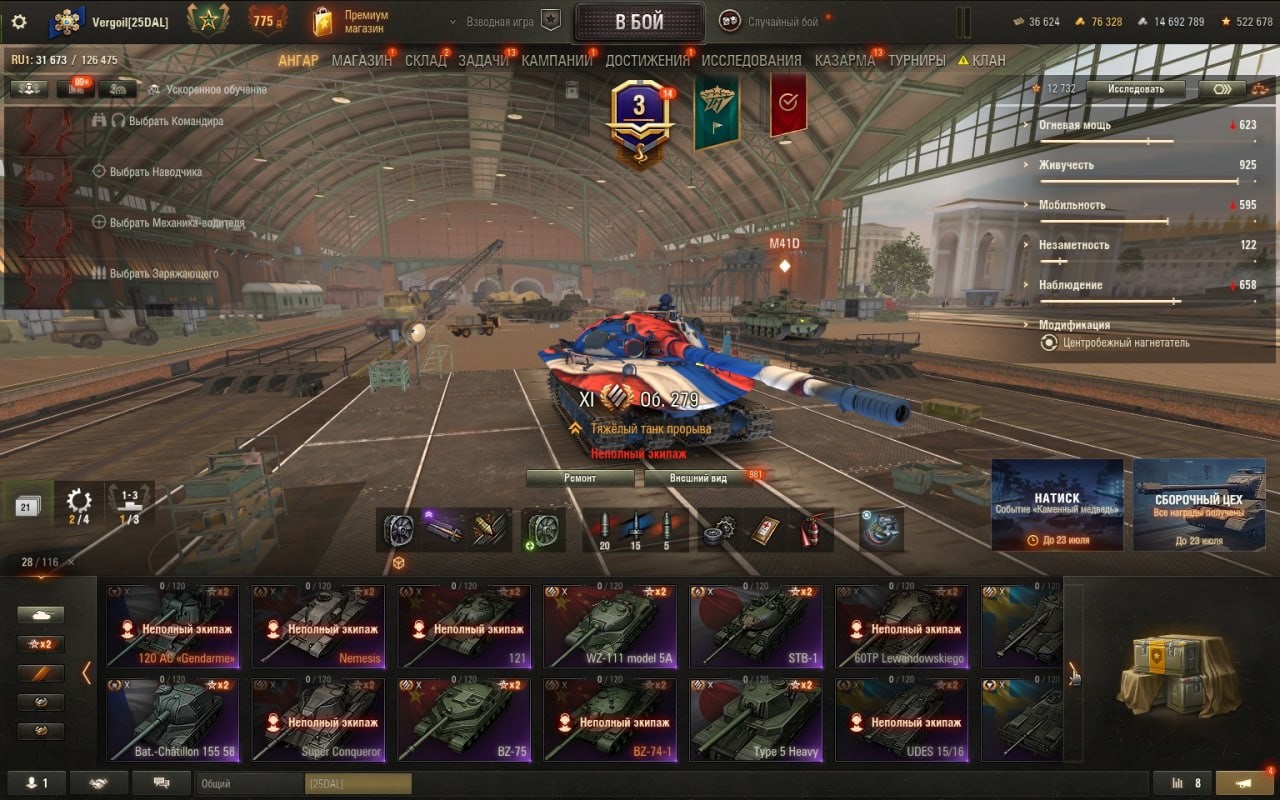Open the ИССЛЕДОВАНИЯ tab
Screen dimensions: 1280x800
point(751,60)
